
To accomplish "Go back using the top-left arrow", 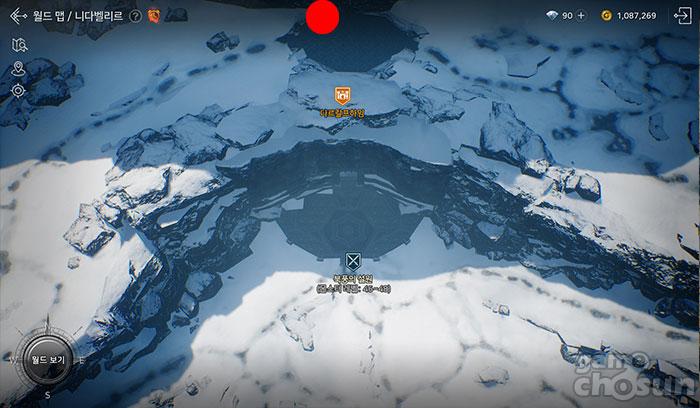I will (x=17, y=16).
